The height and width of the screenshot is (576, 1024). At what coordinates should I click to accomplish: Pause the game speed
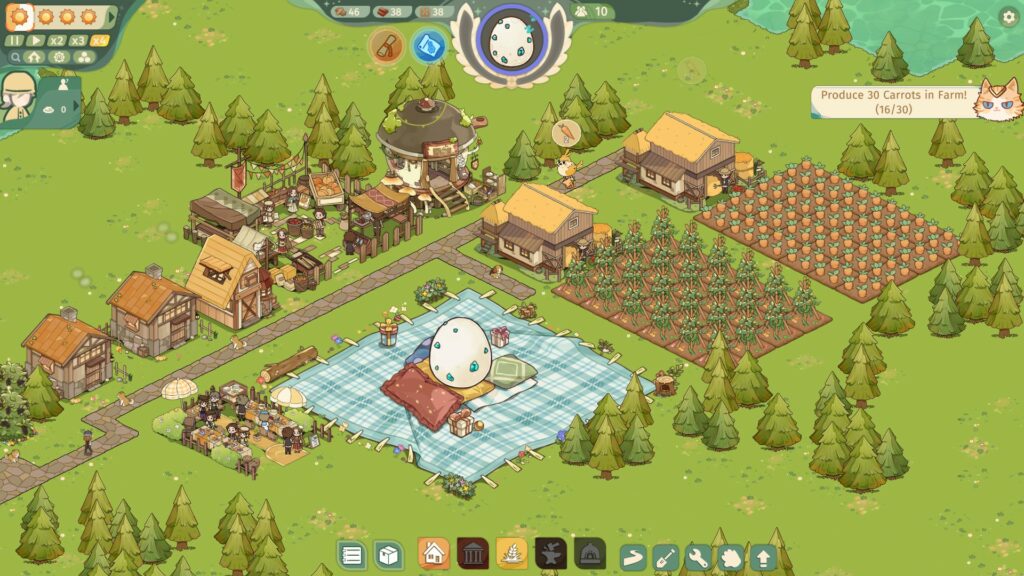pos(15,41)
